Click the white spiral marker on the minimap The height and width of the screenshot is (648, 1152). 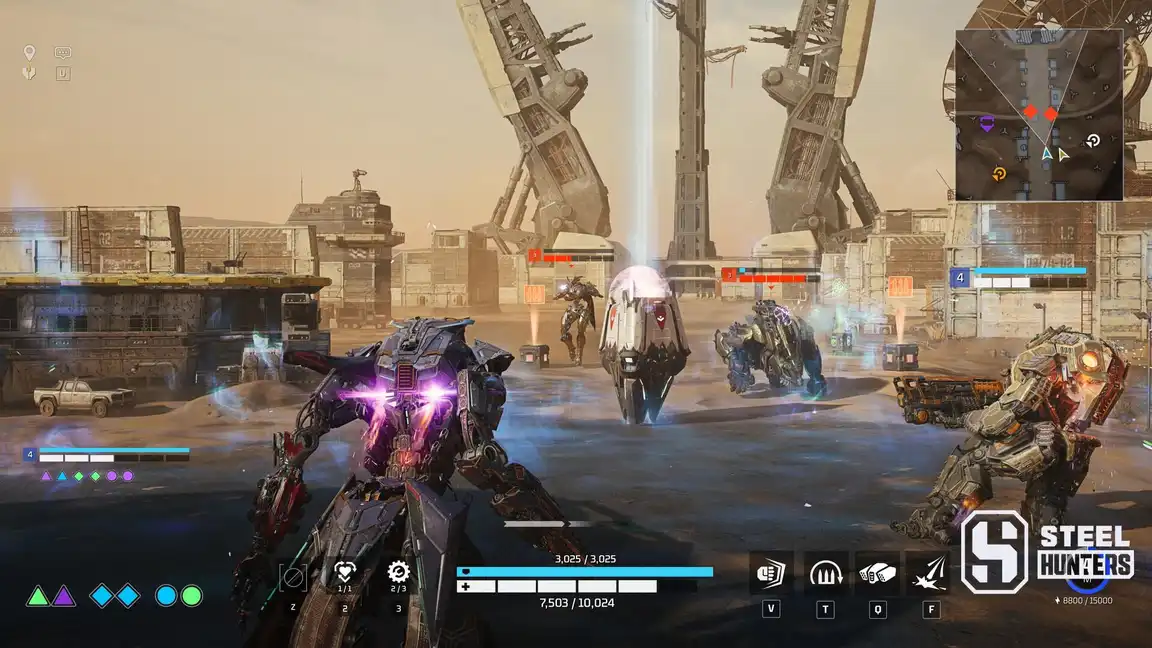pos(1093,141)
